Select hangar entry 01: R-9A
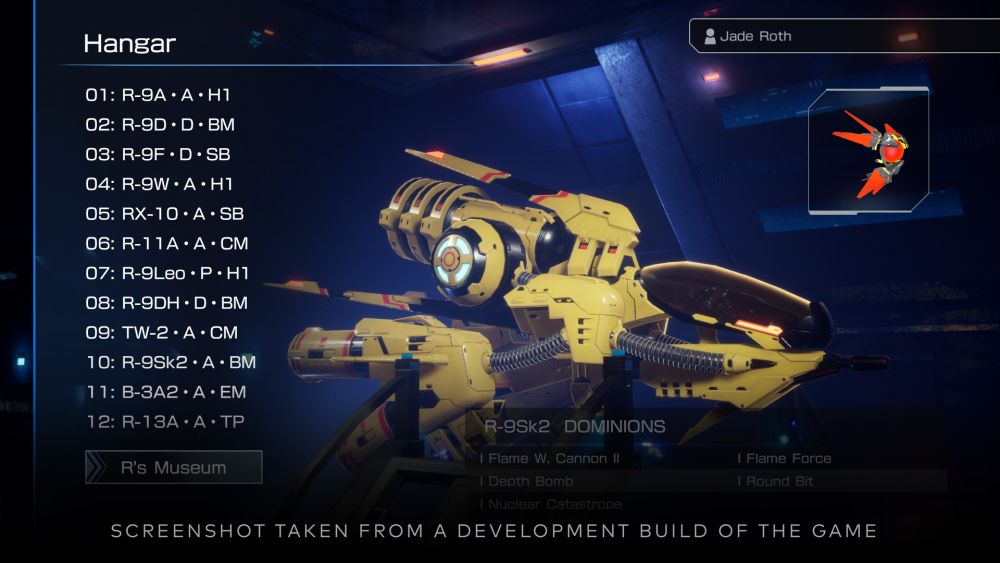 158,96
